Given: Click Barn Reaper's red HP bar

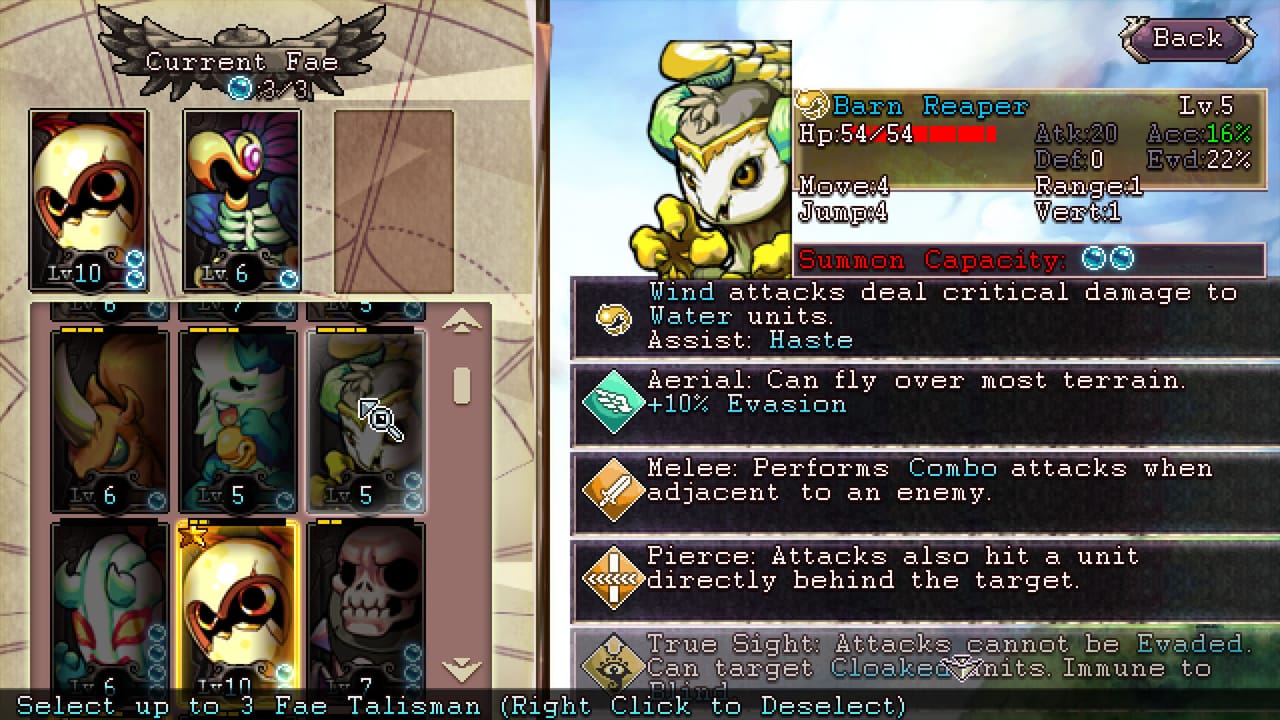Looking at the screenshot, I should (950, 133).
